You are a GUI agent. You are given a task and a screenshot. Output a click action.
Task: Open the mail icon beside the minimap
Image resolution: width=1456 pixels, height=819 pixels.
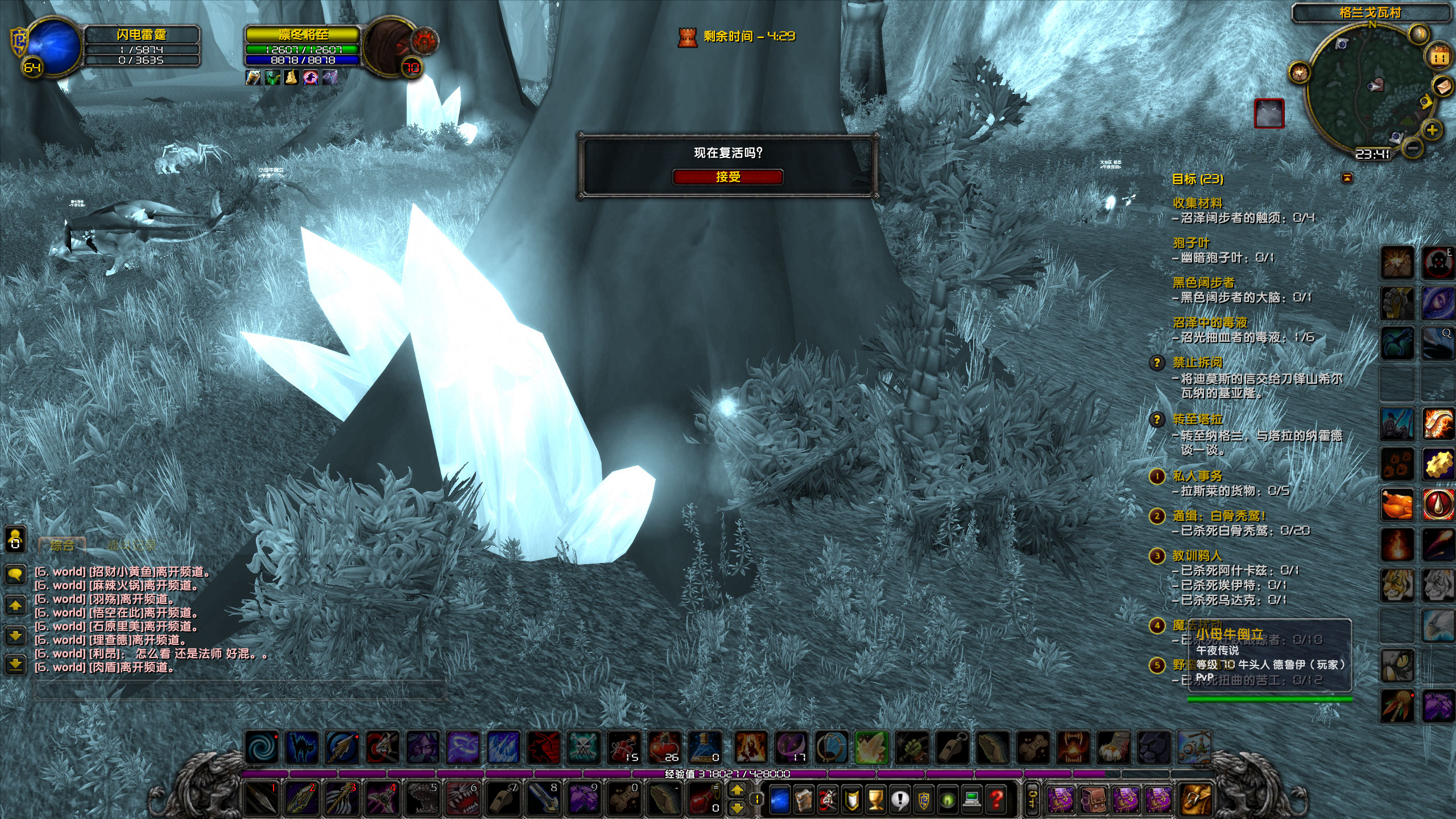click(1442, 87)
